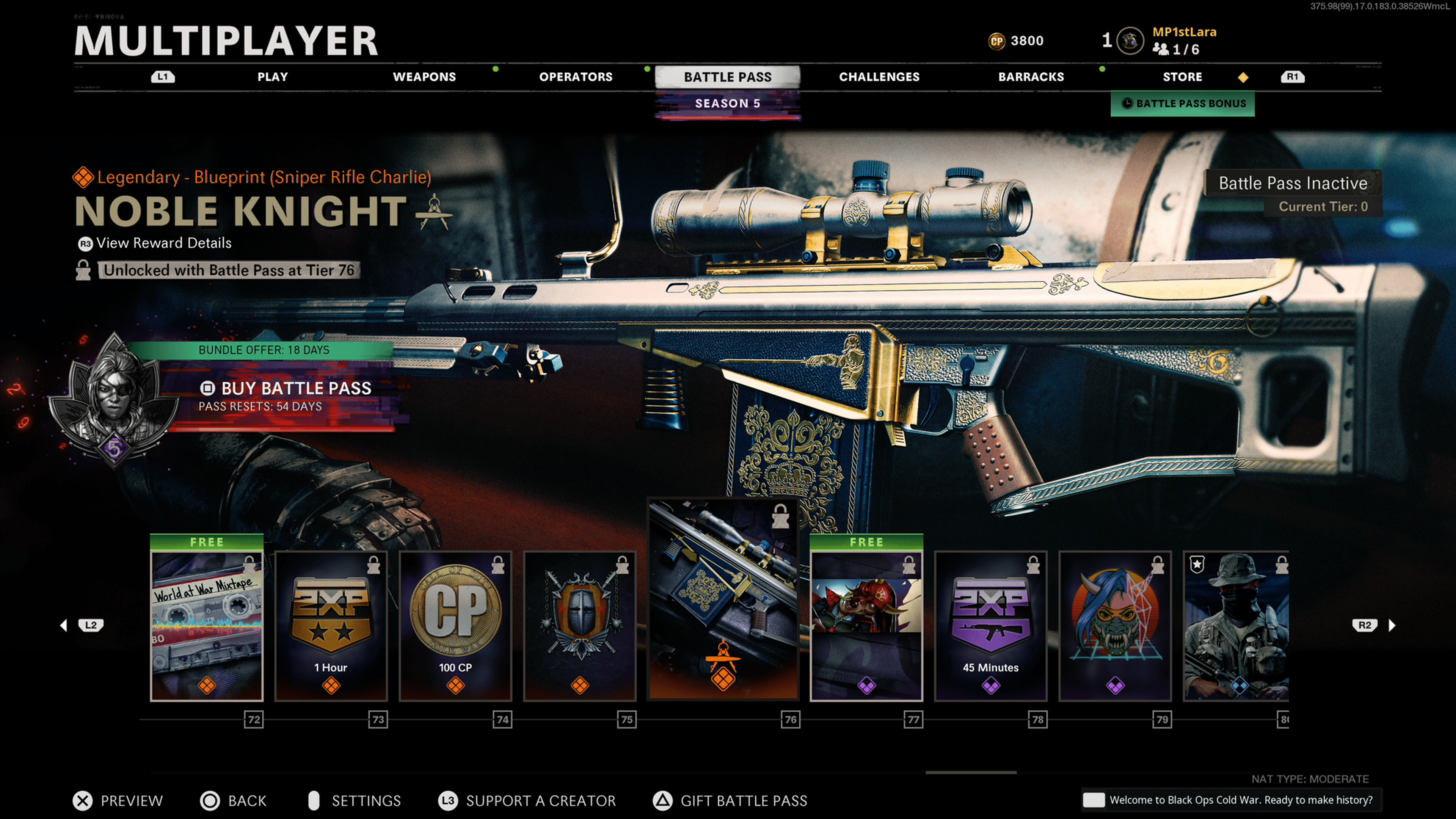This screenshot has width=1456, height=819.
Task: Go to the Operators tab
Action: point(576,77)
